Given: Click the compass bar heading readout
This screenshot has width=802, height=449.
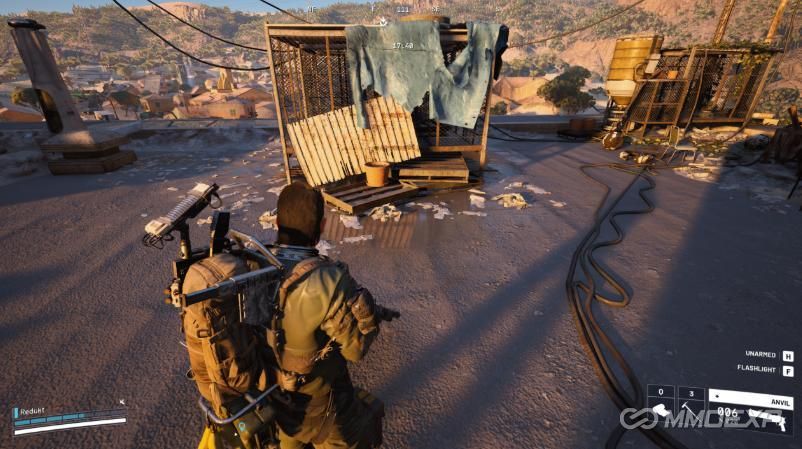Looking at the screenshot, I should pyautogui.click(x=402, y=10).
